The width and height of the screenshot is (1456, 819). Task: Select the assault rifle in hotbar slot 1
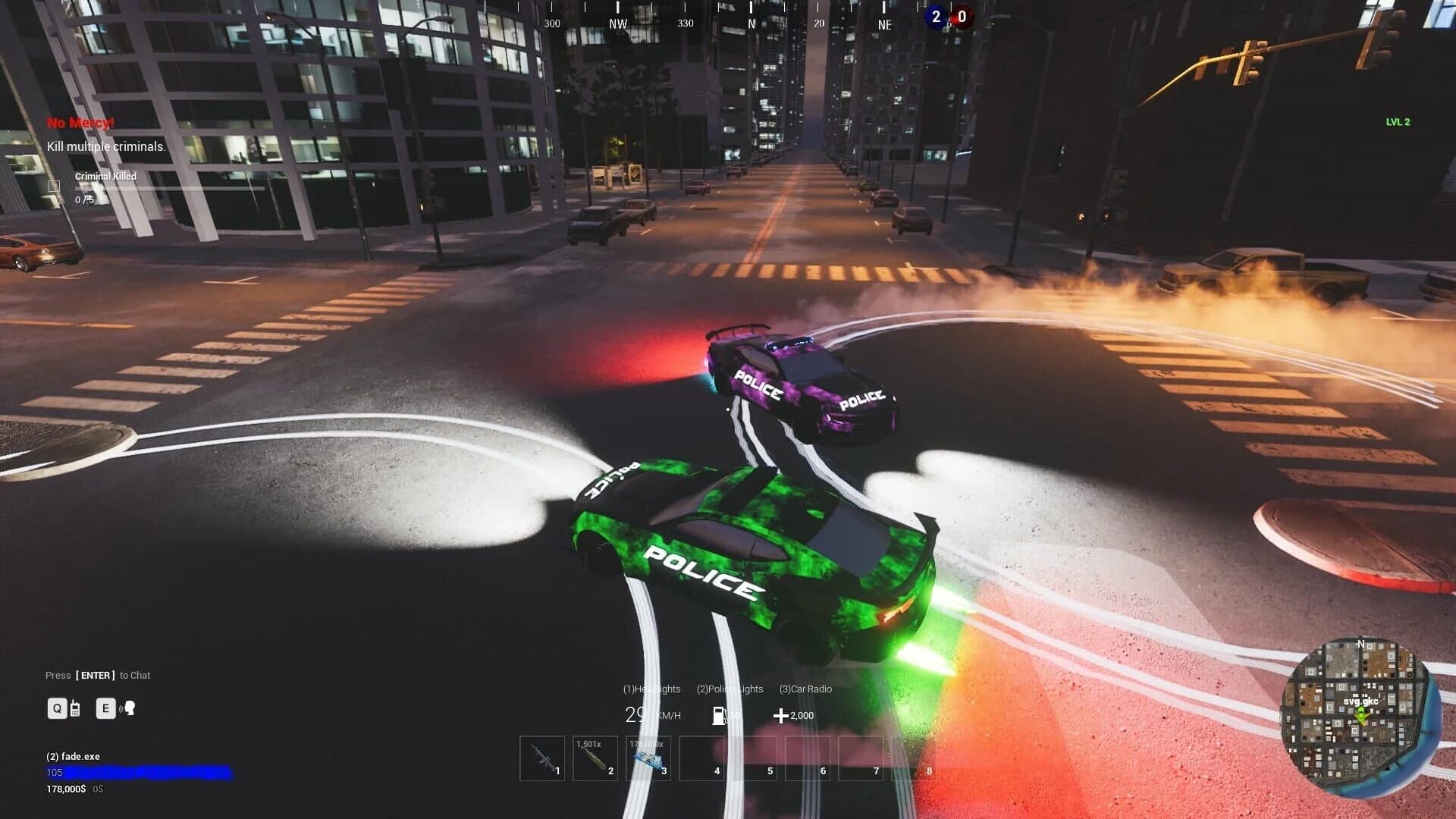point(542,758)
